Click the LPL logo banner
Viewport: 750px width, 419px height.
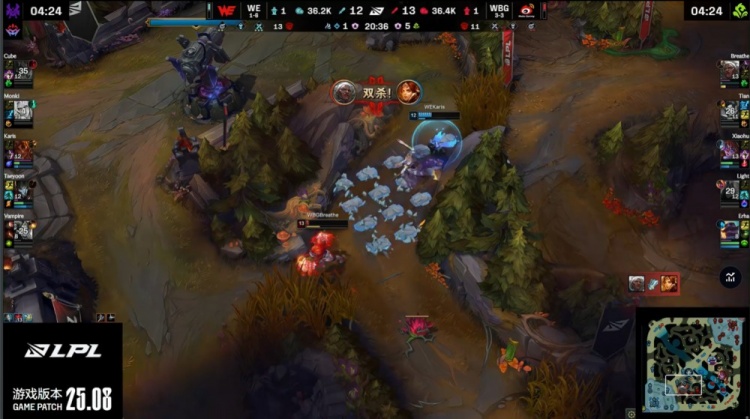tap(61, 350)
